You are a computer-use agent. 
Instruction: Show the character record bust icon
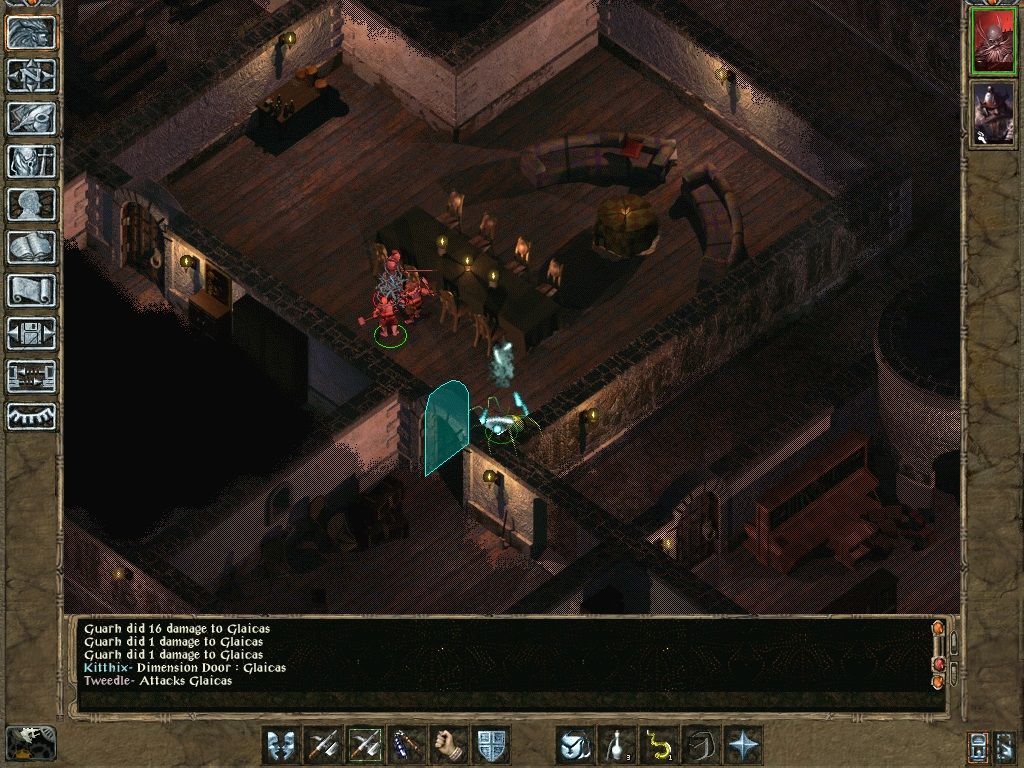pos(31,204)
